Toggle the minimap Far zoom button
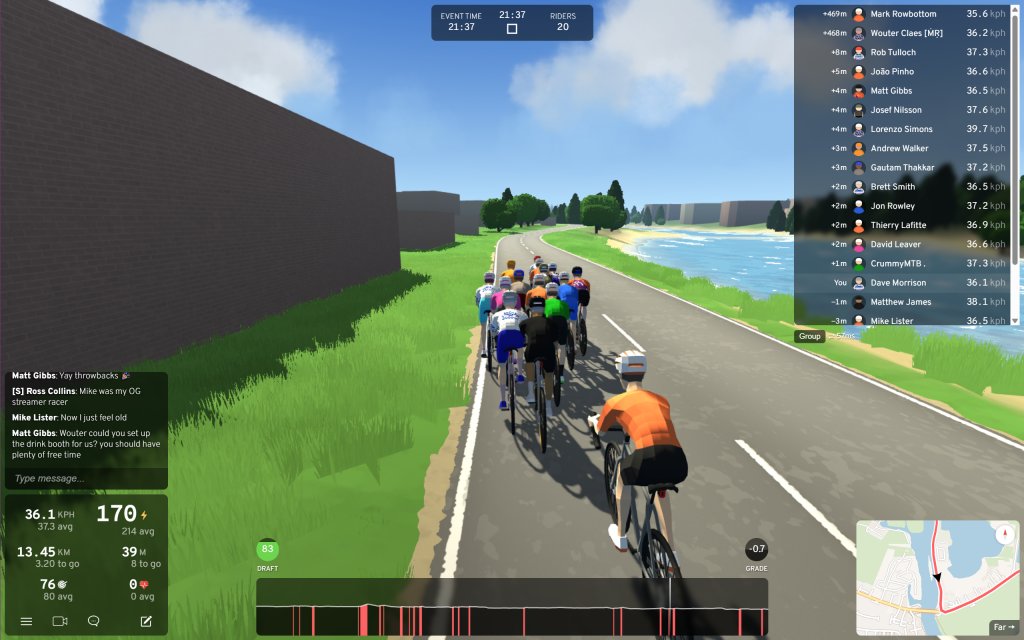This screenshot has height=640, width=1024. [x=1002, y=627]
